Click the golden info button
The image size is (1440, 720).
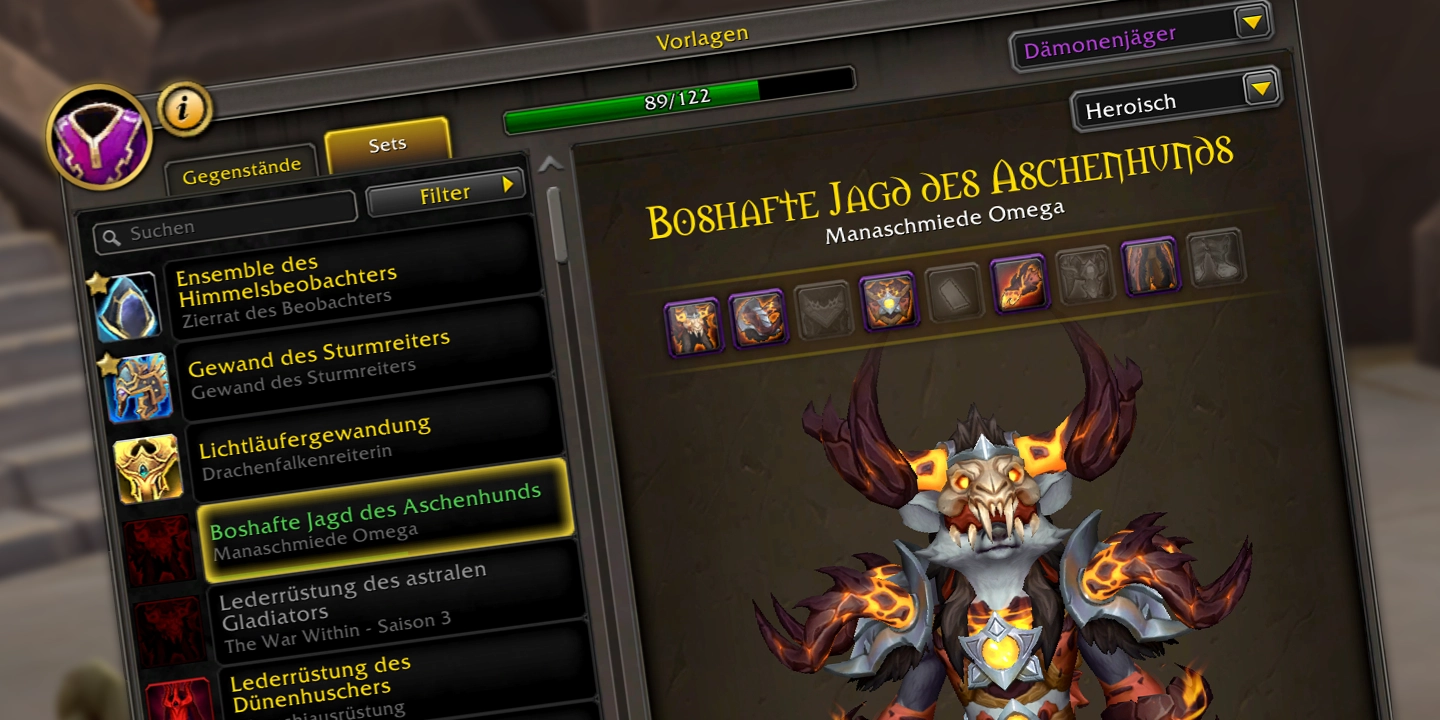(184, 109)
